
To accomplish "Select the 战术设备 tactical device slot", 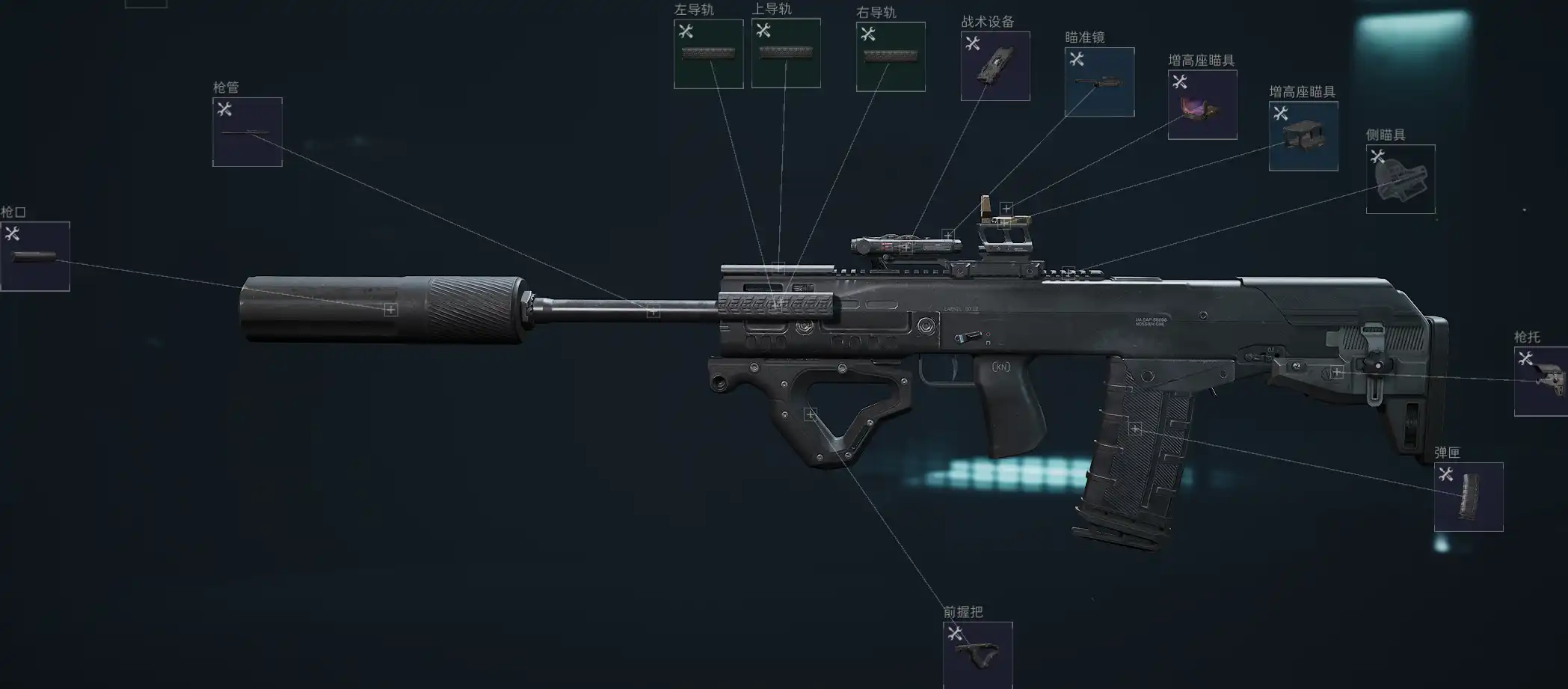I will tap(995, 66).
